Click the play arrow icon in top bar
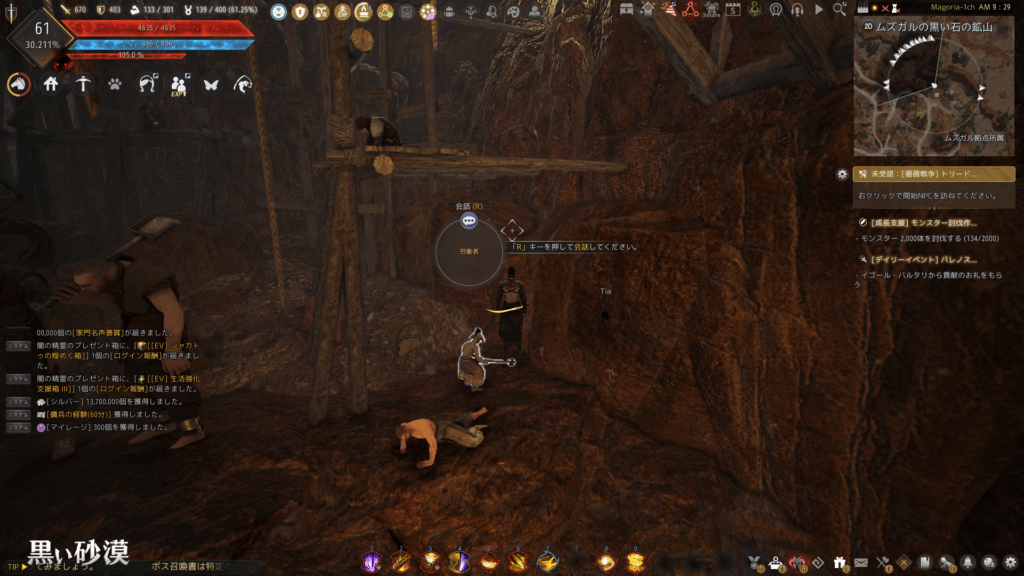 tap(819, 9)
